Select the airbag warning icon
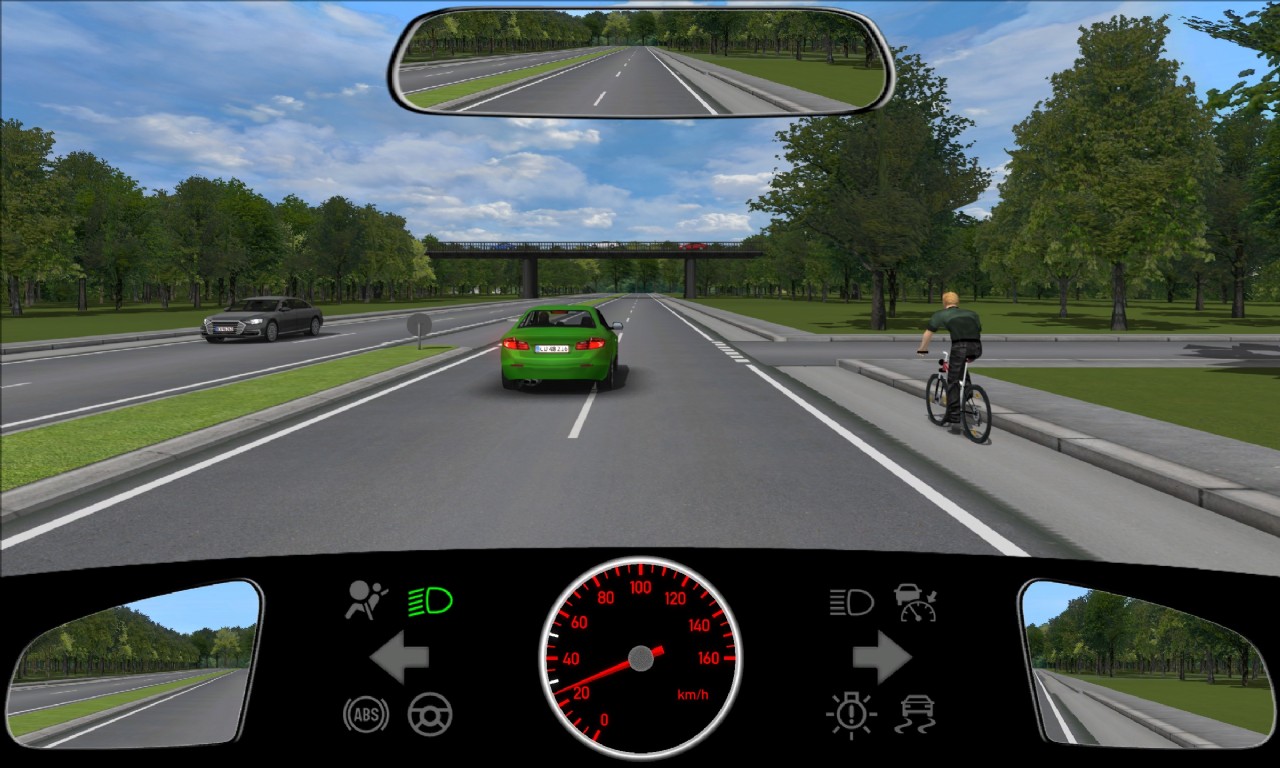 [366, 600]
